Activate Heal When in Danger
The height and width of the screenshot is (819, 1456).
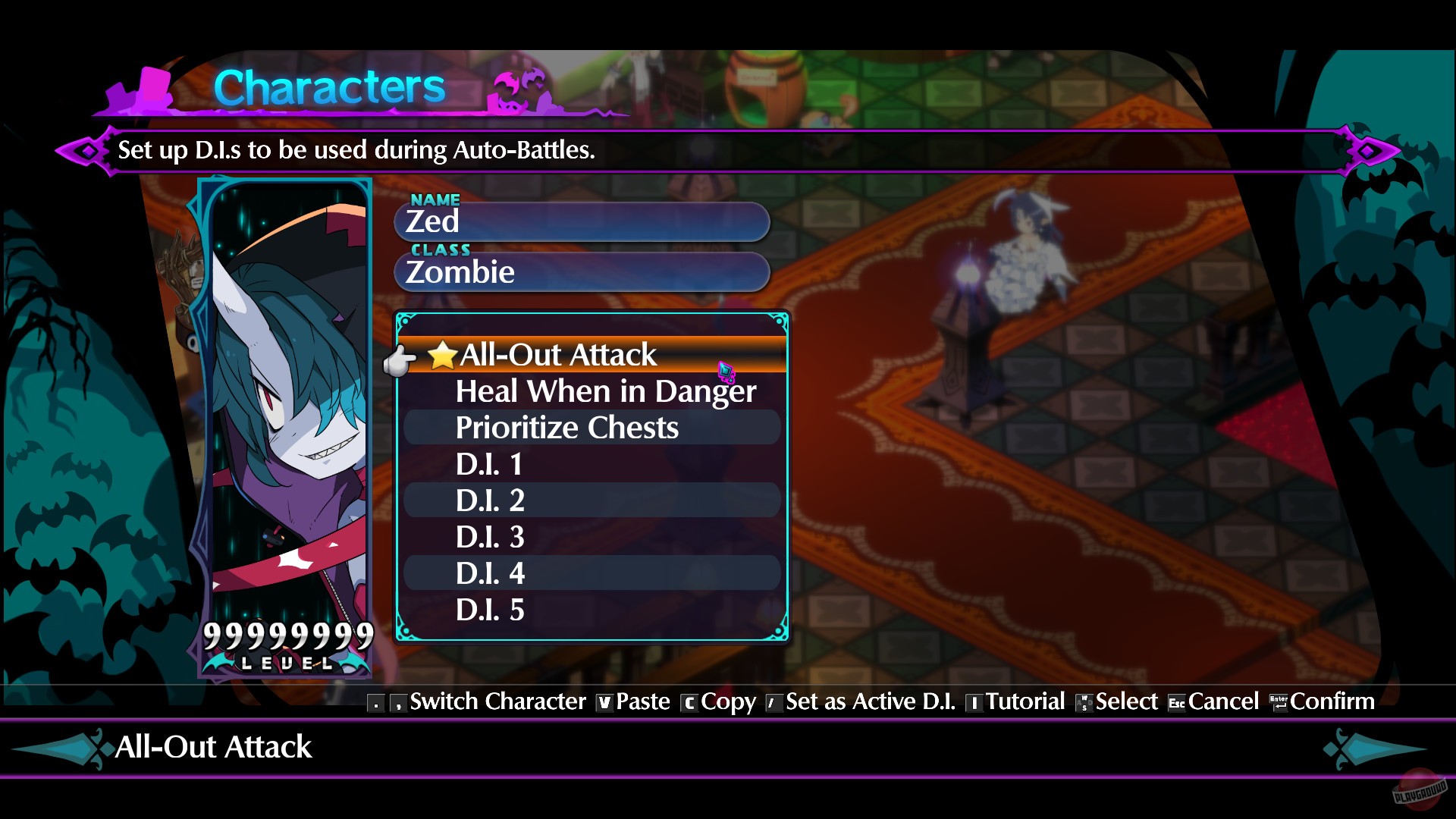(604, 391)
